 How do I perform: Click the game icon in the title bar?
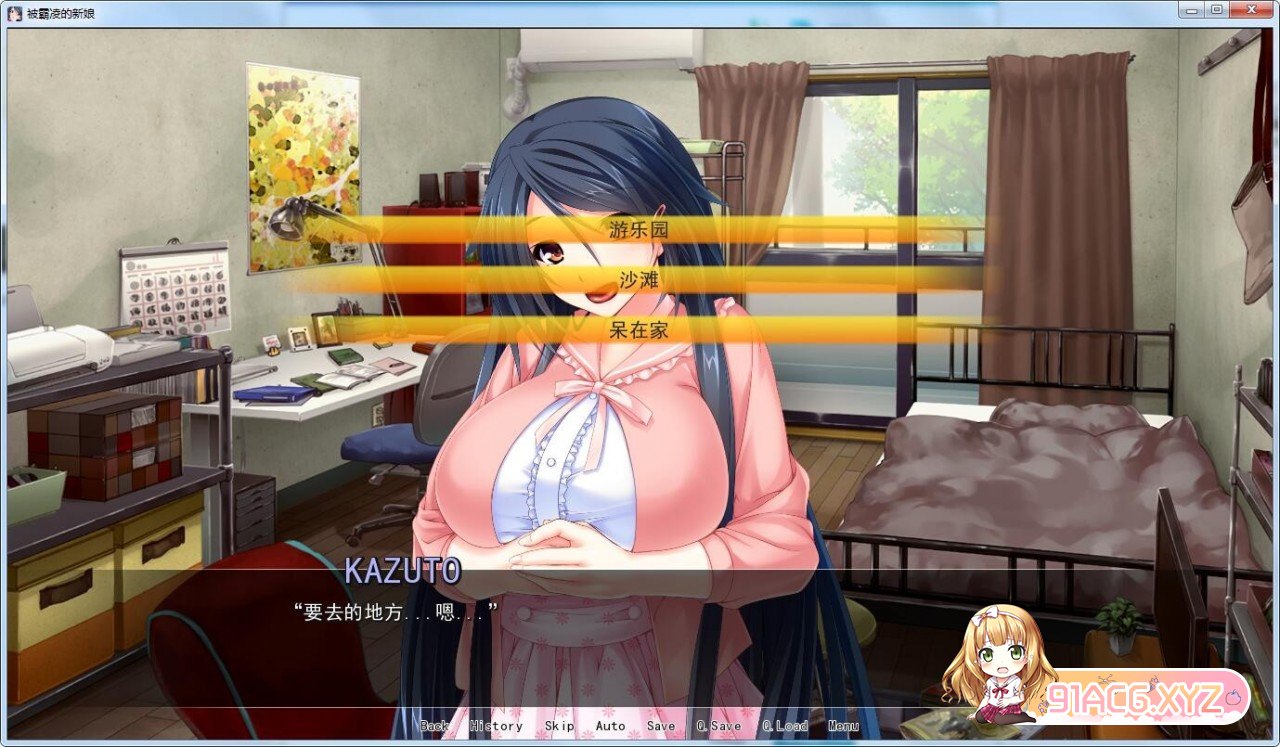coord(11,10)
